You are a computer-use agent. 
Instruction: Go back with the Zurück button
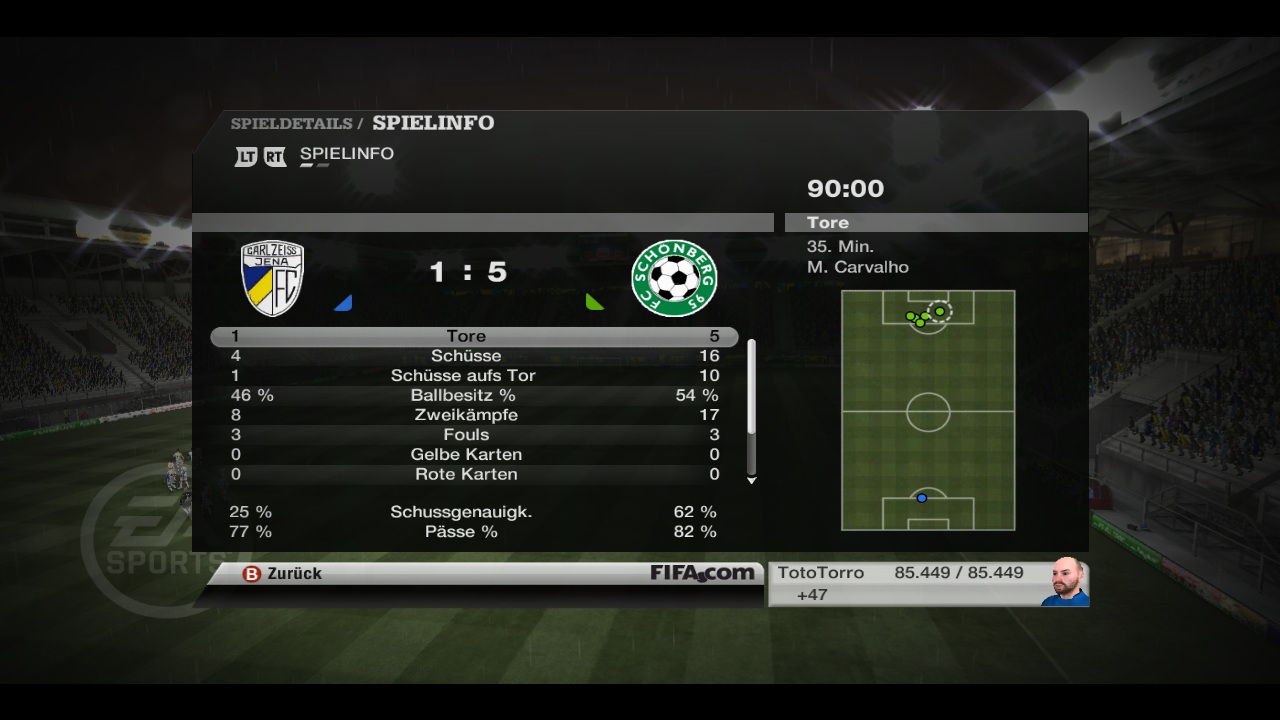284,574
